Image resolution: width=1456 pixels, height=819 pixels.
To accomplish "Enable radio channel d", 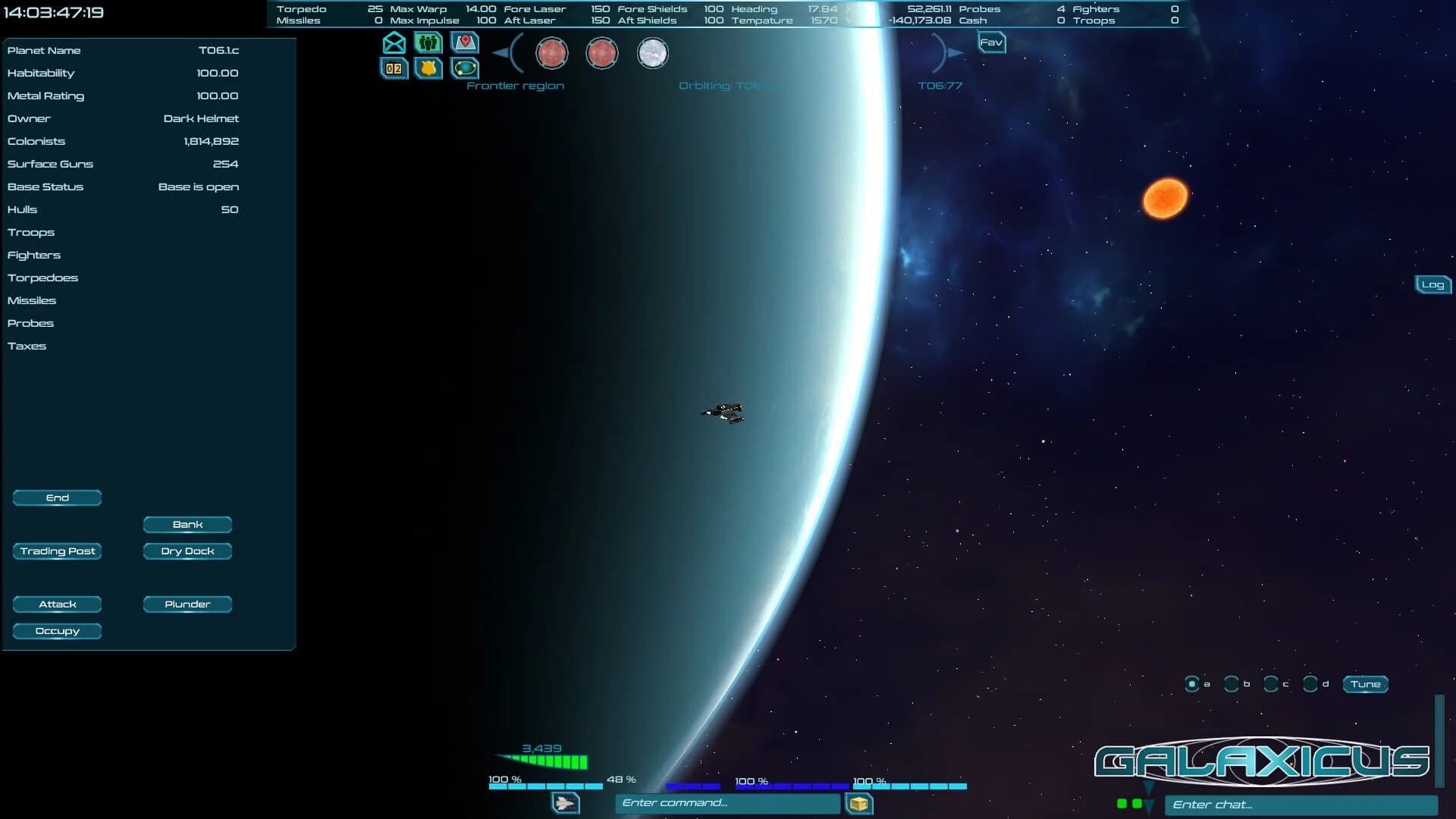I will coord(1309,683).
